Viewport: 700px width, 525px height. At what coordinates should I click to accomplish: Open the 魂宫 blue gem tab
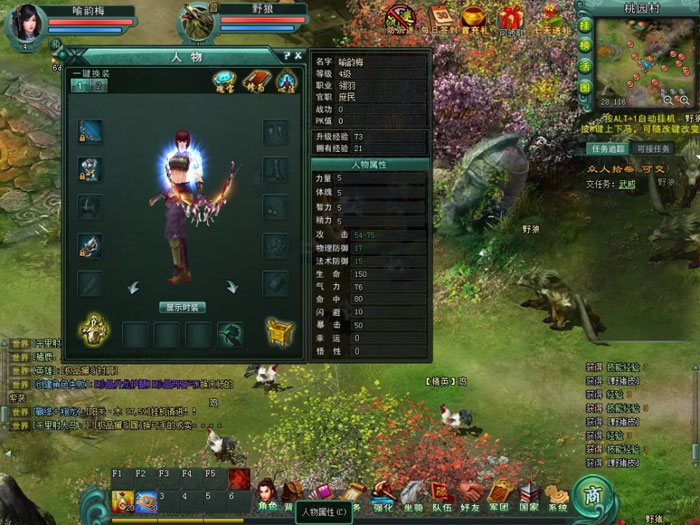(x=224, y=81)
